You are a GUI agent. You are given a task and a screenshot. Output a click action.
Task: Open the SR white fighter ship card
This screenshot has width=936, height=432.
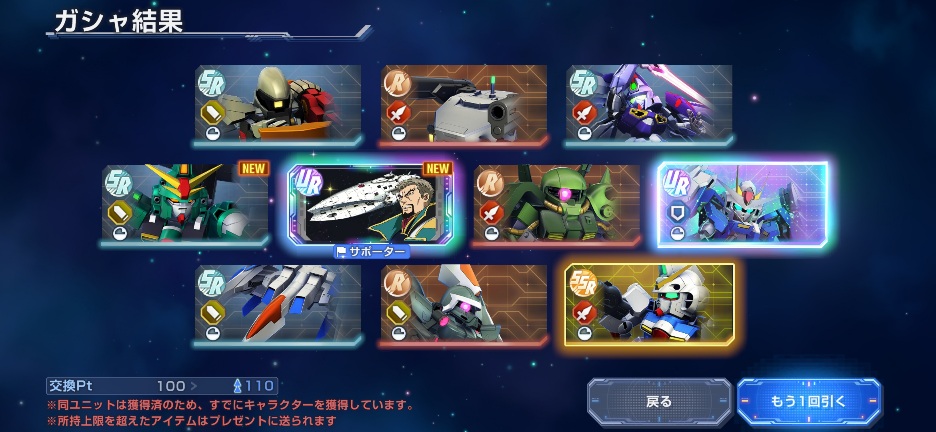point(278,304)
